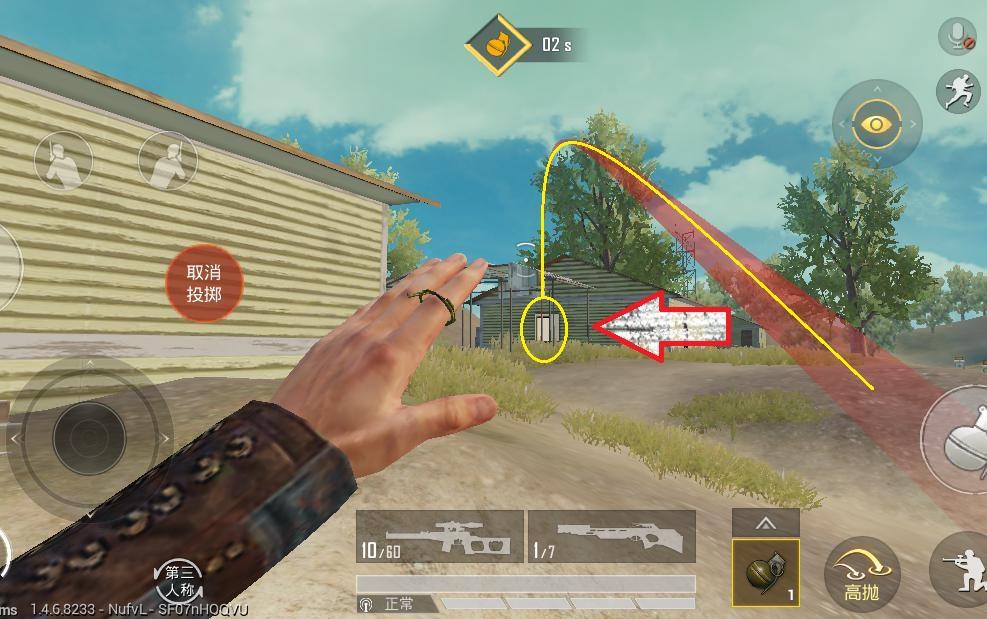The width and height of the screenshot is (987, 619).
Task: Cancel the throw with the red 取消投掷 button
Action: pyautogui.click(x=203, y=283)
